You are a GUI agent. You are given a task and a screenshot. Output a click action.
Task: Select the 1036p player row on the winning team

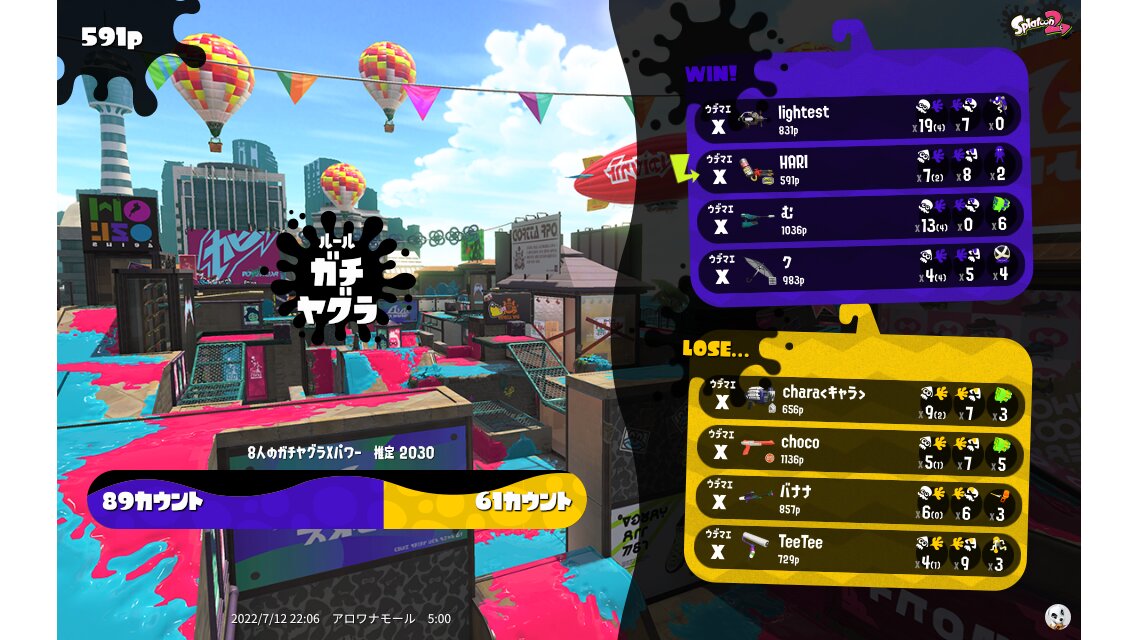(x=858, y=218)
